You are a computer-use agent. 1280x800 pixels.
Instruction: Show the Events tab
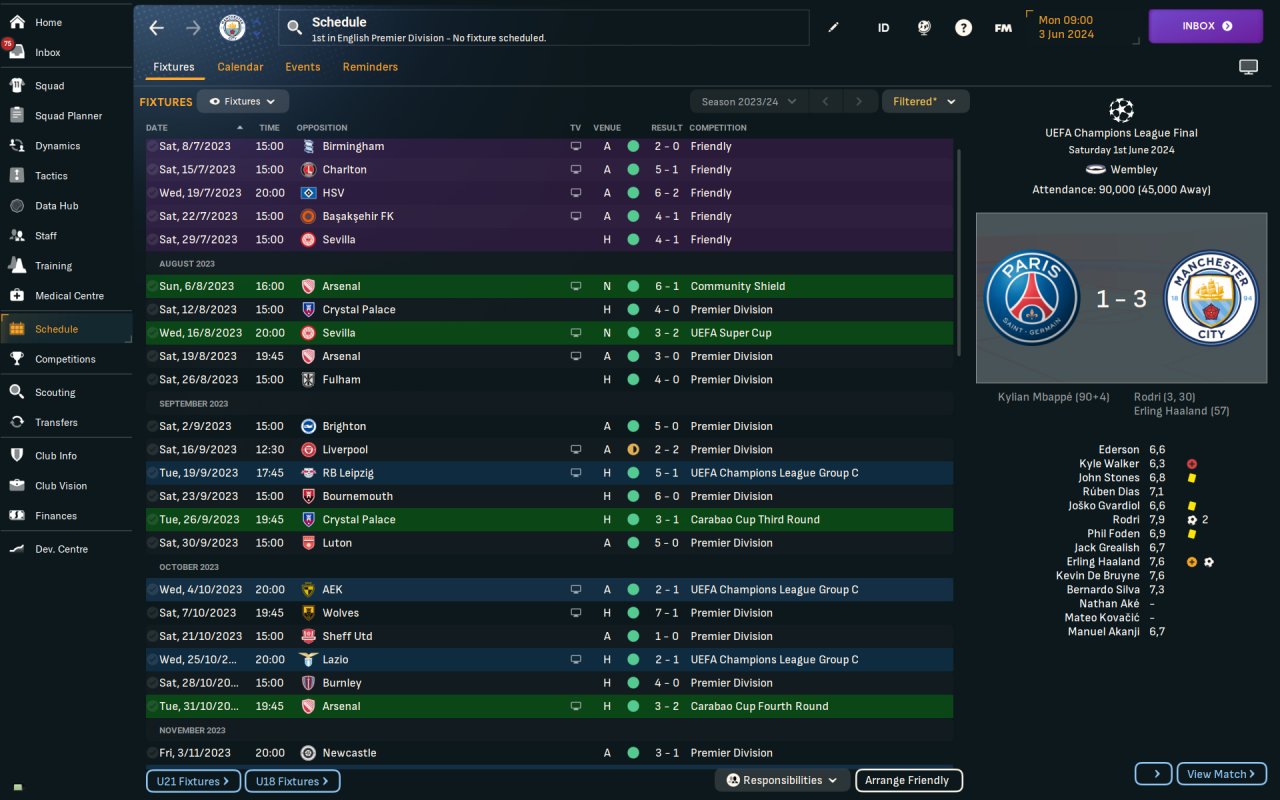tap(302, 67)
